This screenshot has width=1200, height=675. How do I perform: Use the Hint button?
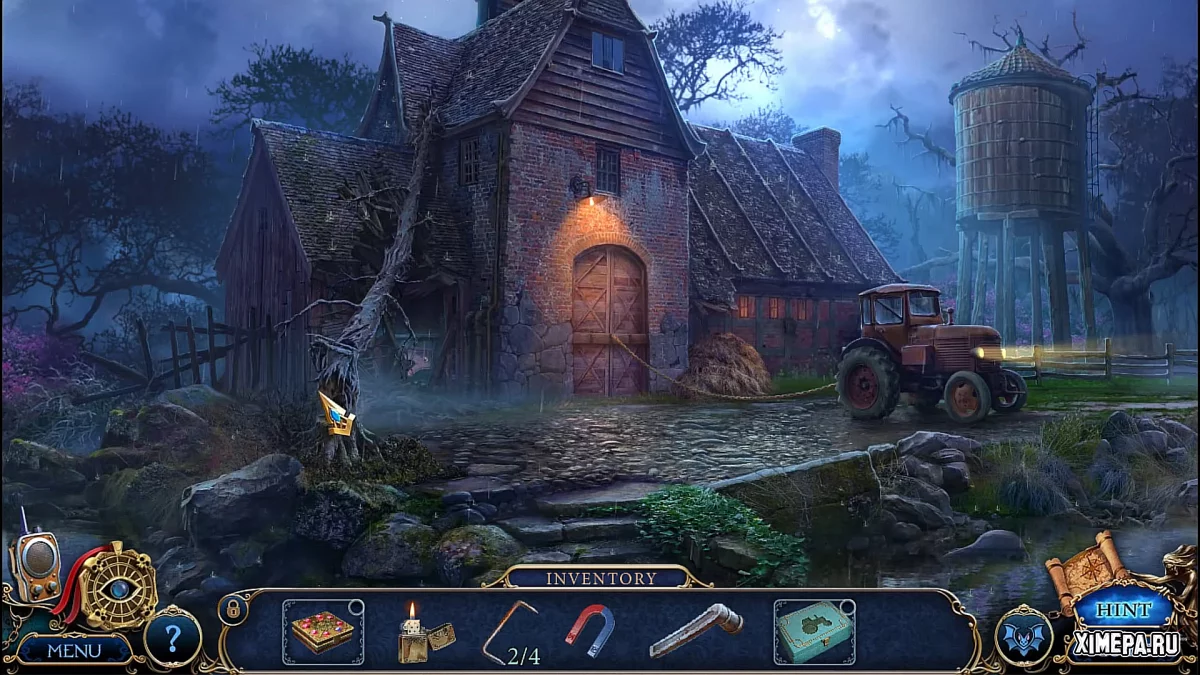click(x=1125, y=610)
